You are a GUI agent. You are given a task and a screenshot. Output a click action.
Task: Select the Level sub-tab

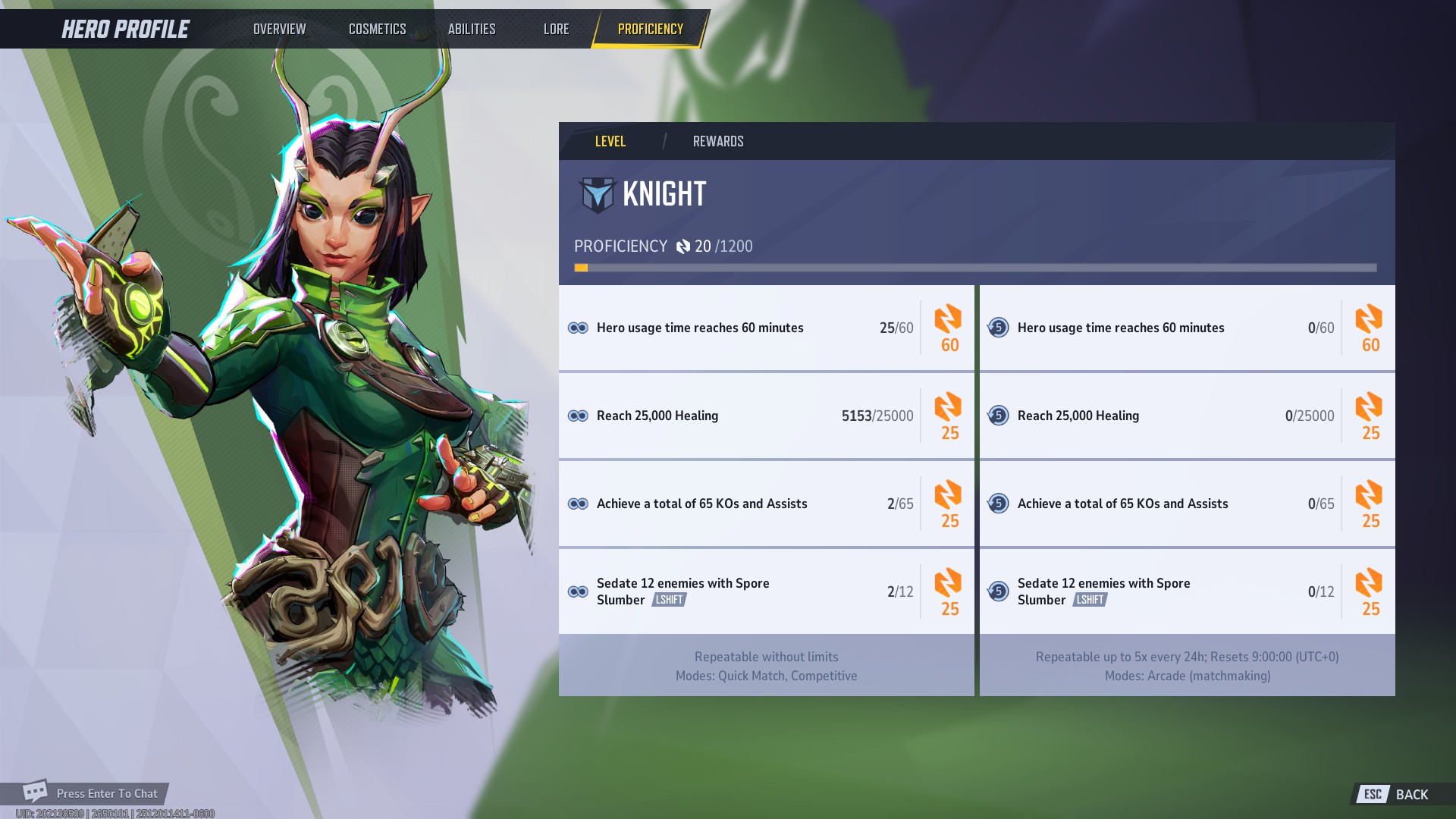pos(610,141)
